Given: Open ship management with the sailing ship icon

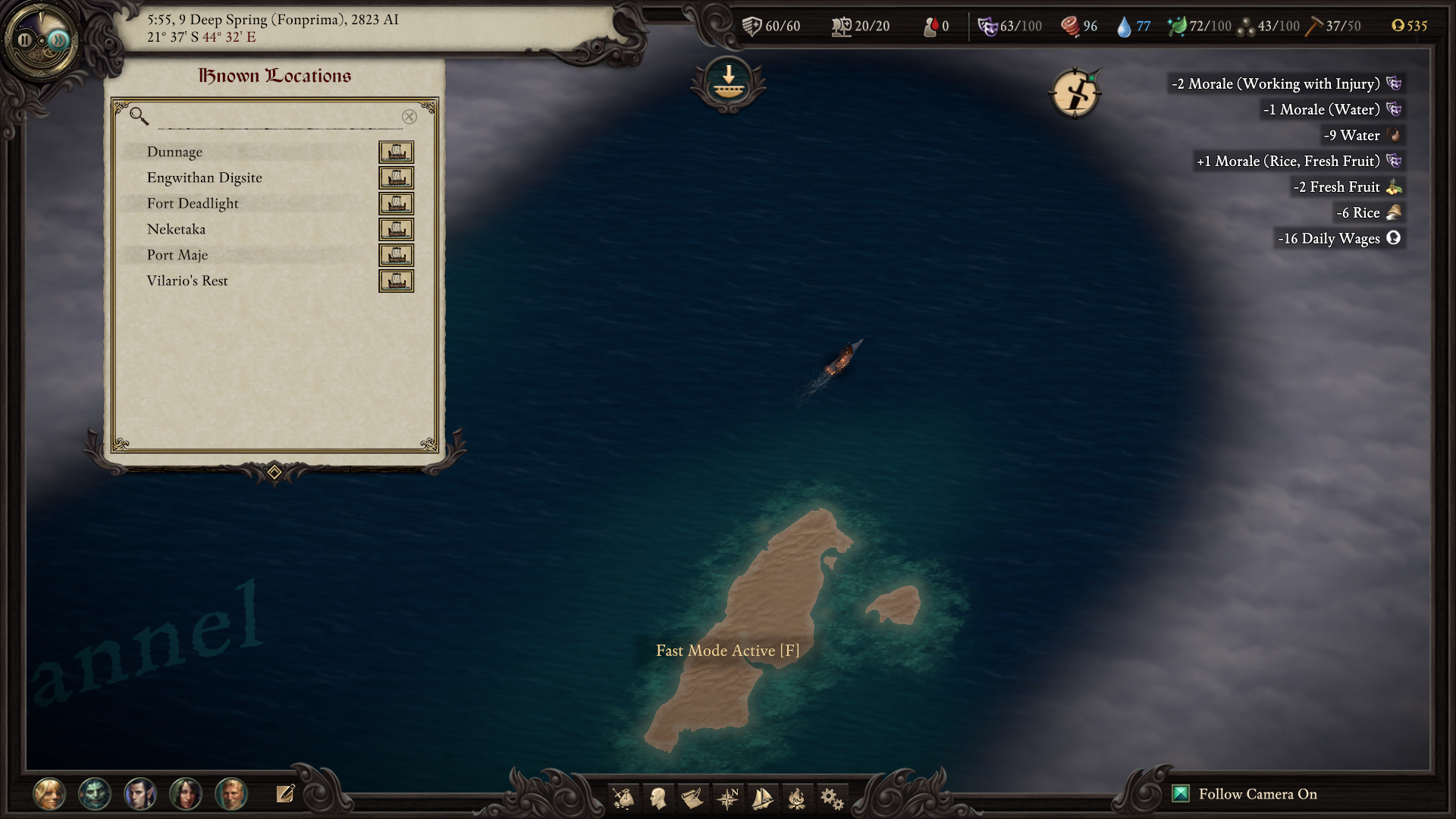Looking at the screenshot, I should [762, 798].
